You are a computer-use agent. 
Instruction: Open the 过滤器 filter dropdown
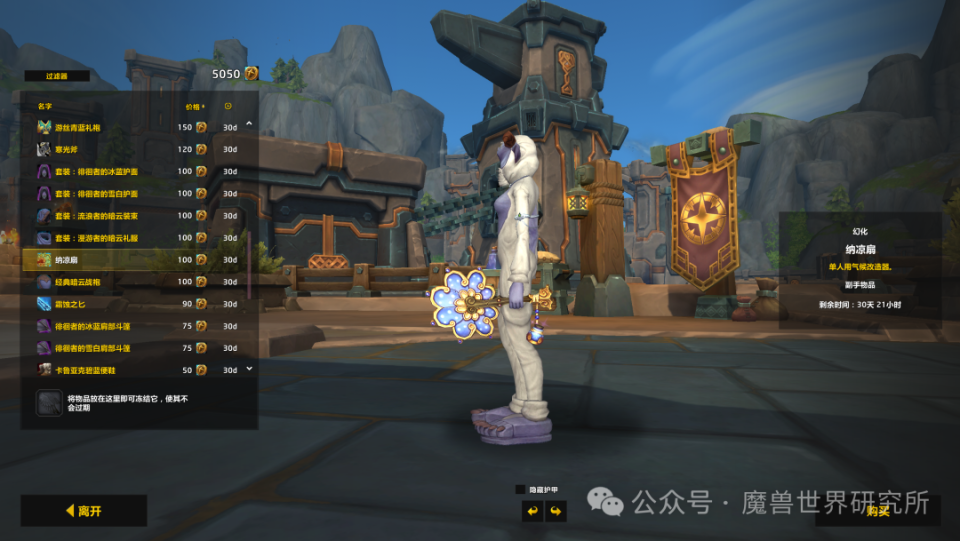point(56,75)
